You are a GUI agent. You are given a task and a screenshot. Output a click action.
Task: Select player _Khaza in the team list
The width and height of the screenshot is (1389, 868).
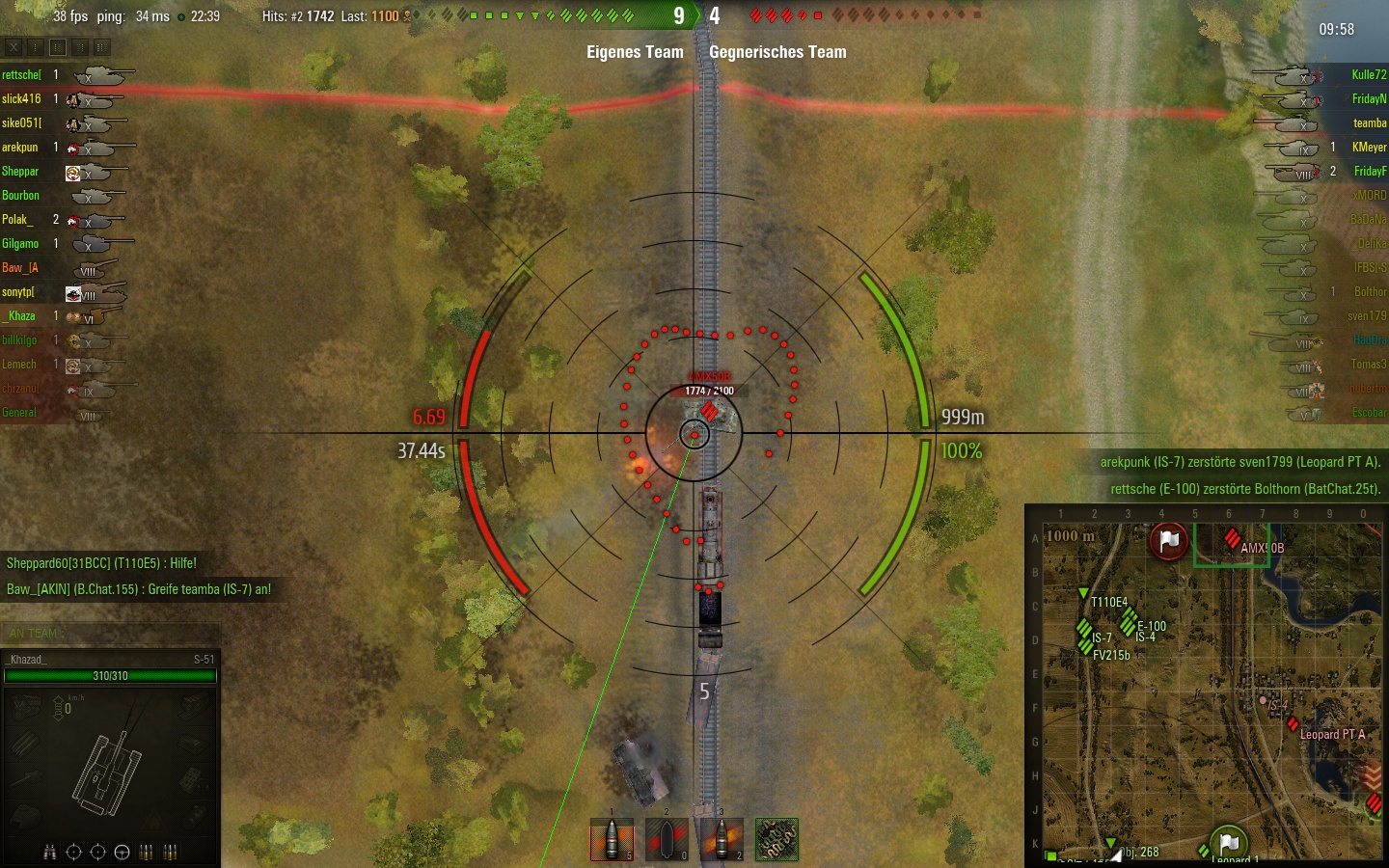coord(19,315)
